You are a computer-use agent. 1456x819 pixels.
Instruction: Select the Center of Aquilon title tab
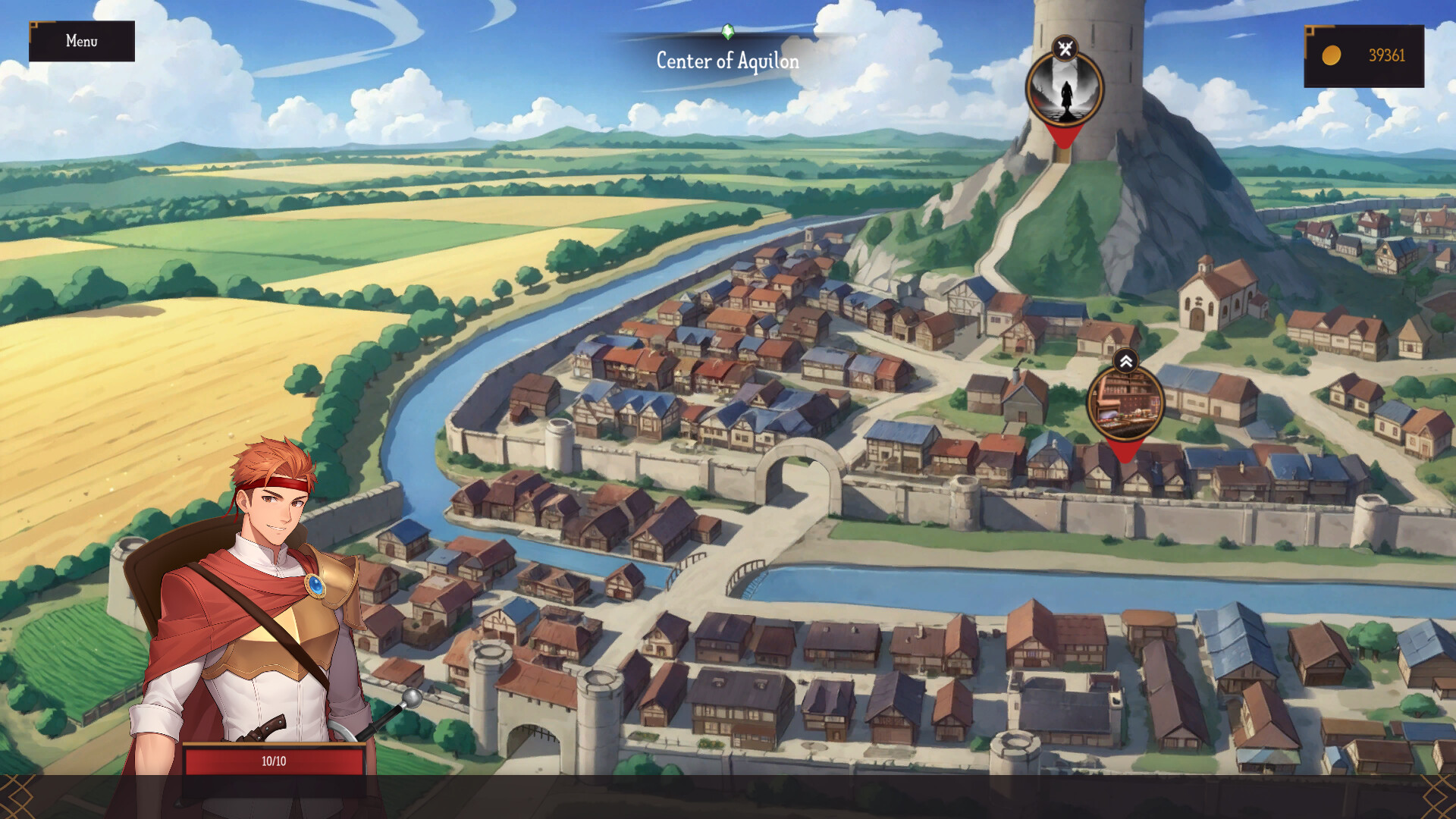726,61
